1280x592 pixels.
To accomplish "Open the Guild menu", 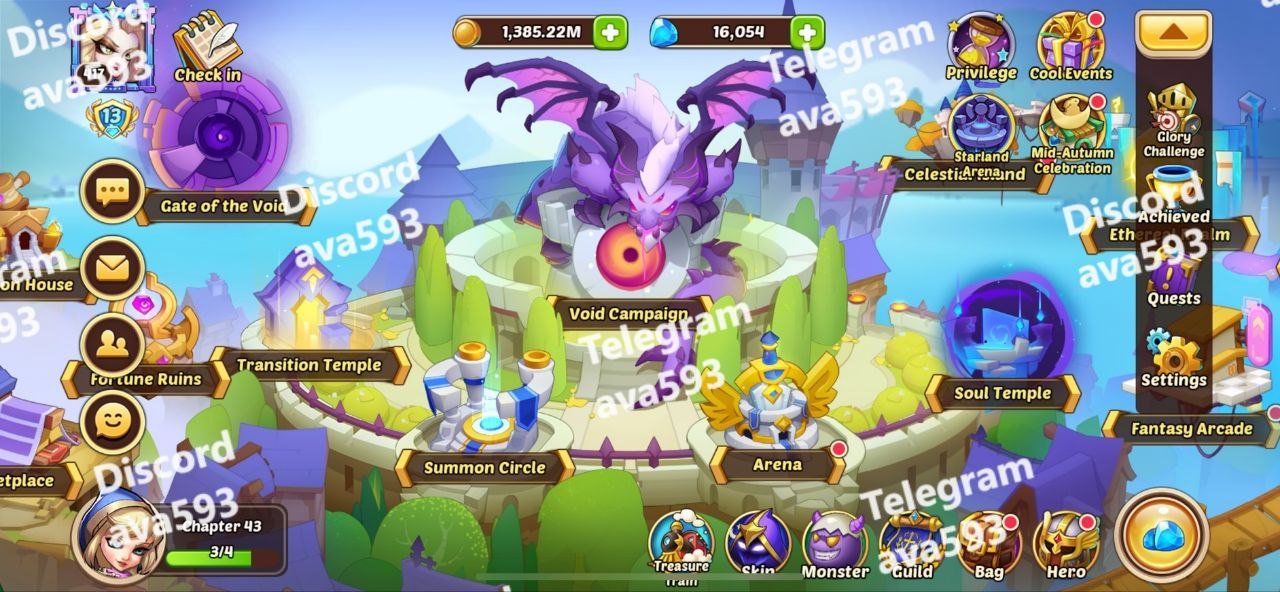I will 912,545.
